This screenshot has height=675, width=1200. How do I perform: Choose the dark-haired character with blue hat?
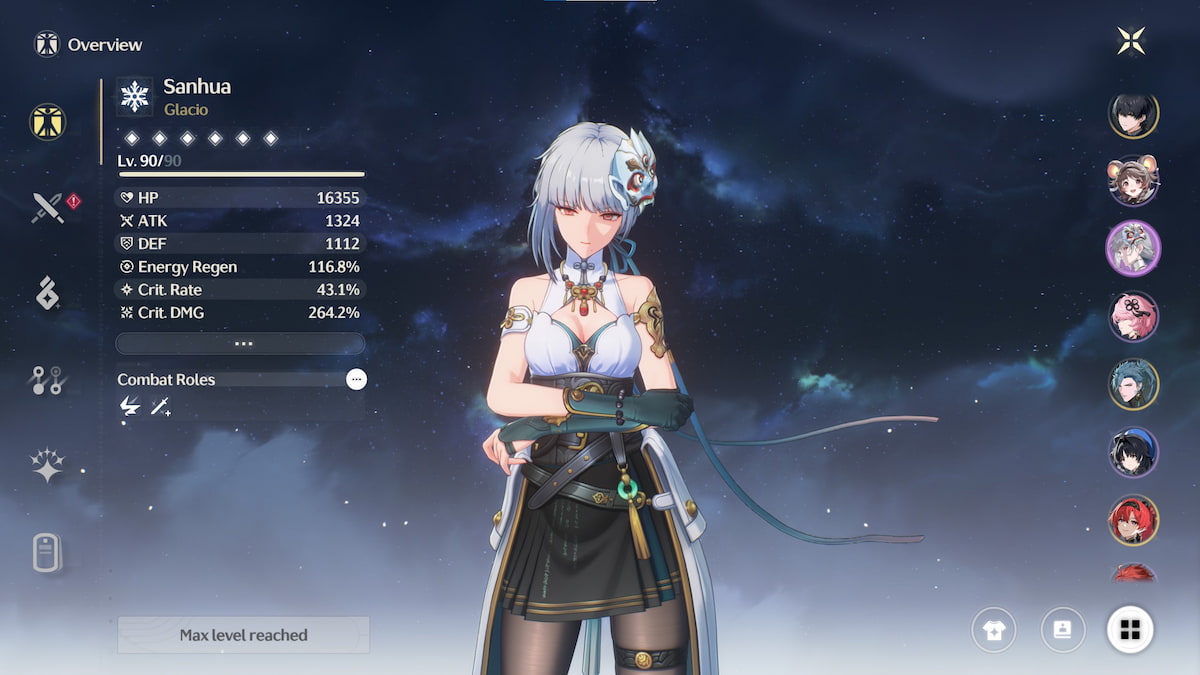click(1133, 452)
